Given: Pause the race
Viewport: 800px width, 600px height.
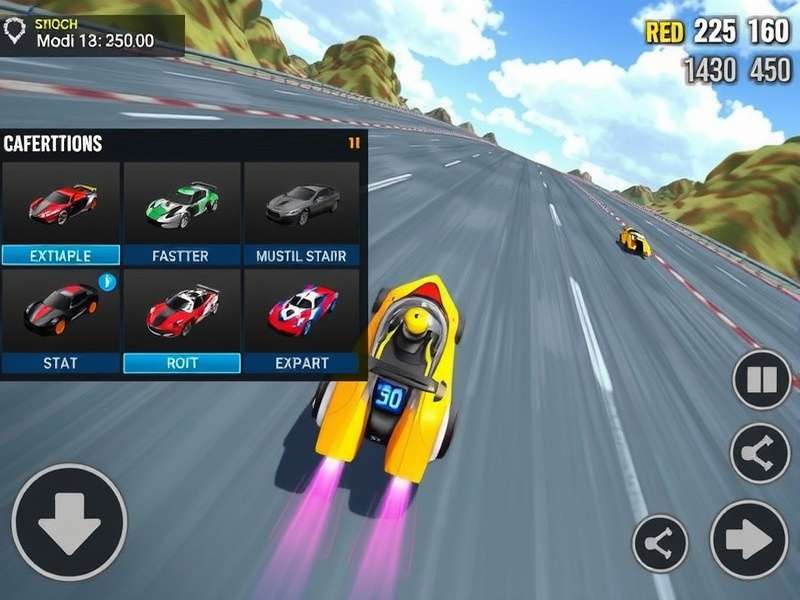Looking at the screenshot, I should click(762, 380).
